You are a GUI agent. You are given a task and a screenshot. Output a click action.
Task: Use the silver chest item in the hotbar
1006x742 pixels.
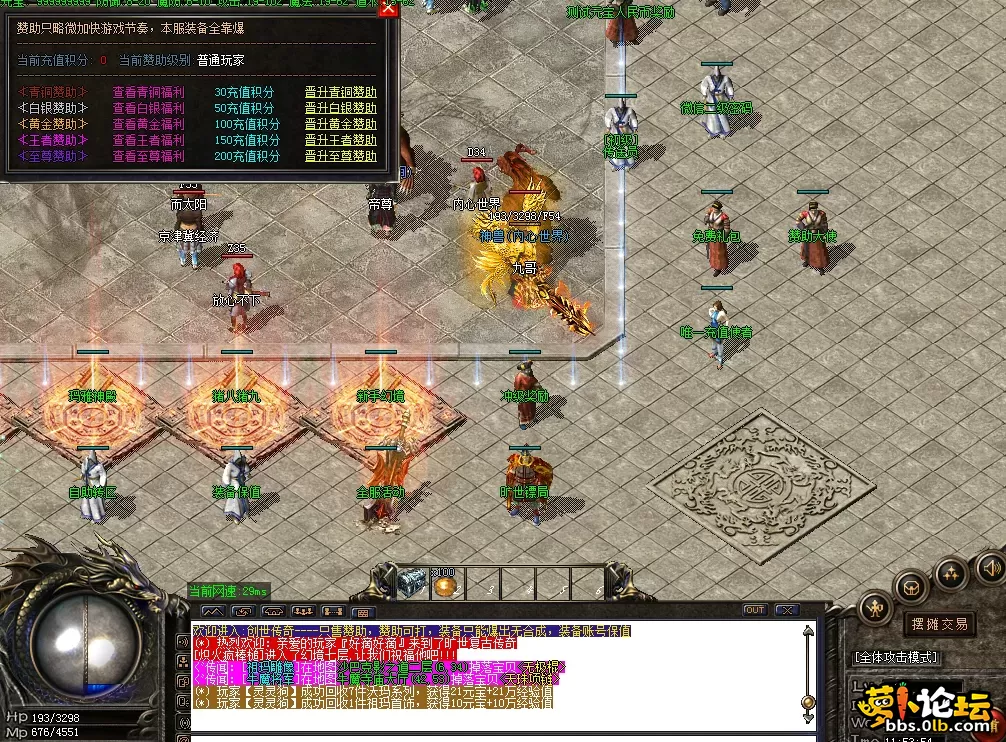[x=412, y=584]
